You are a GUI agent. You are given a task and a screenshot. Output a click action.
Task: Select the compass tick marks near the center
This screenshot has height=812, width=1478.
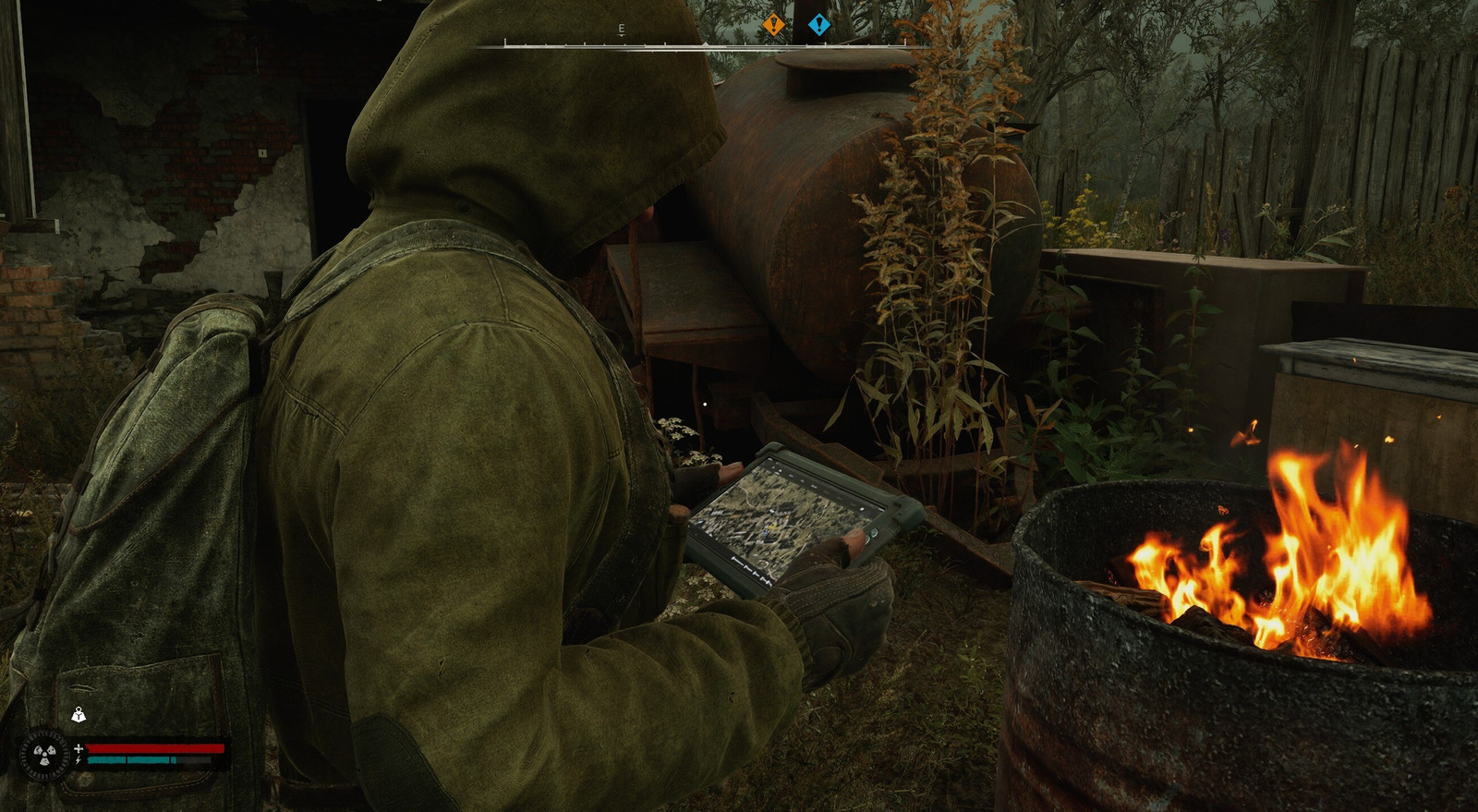(647, 42)
